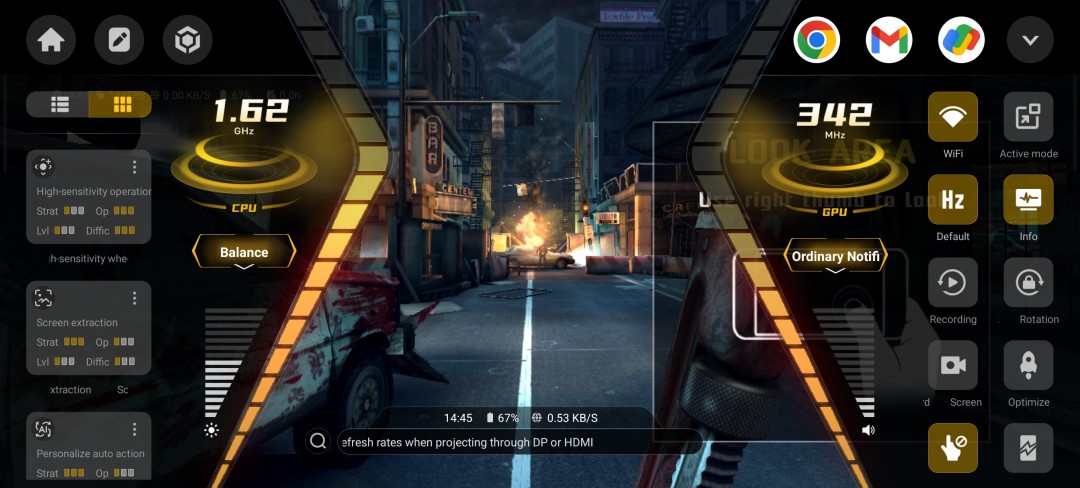Image resolution: width=1080 pixels, height=488 pixels.
Task: Start screen Recording
Action: [953, 283]
